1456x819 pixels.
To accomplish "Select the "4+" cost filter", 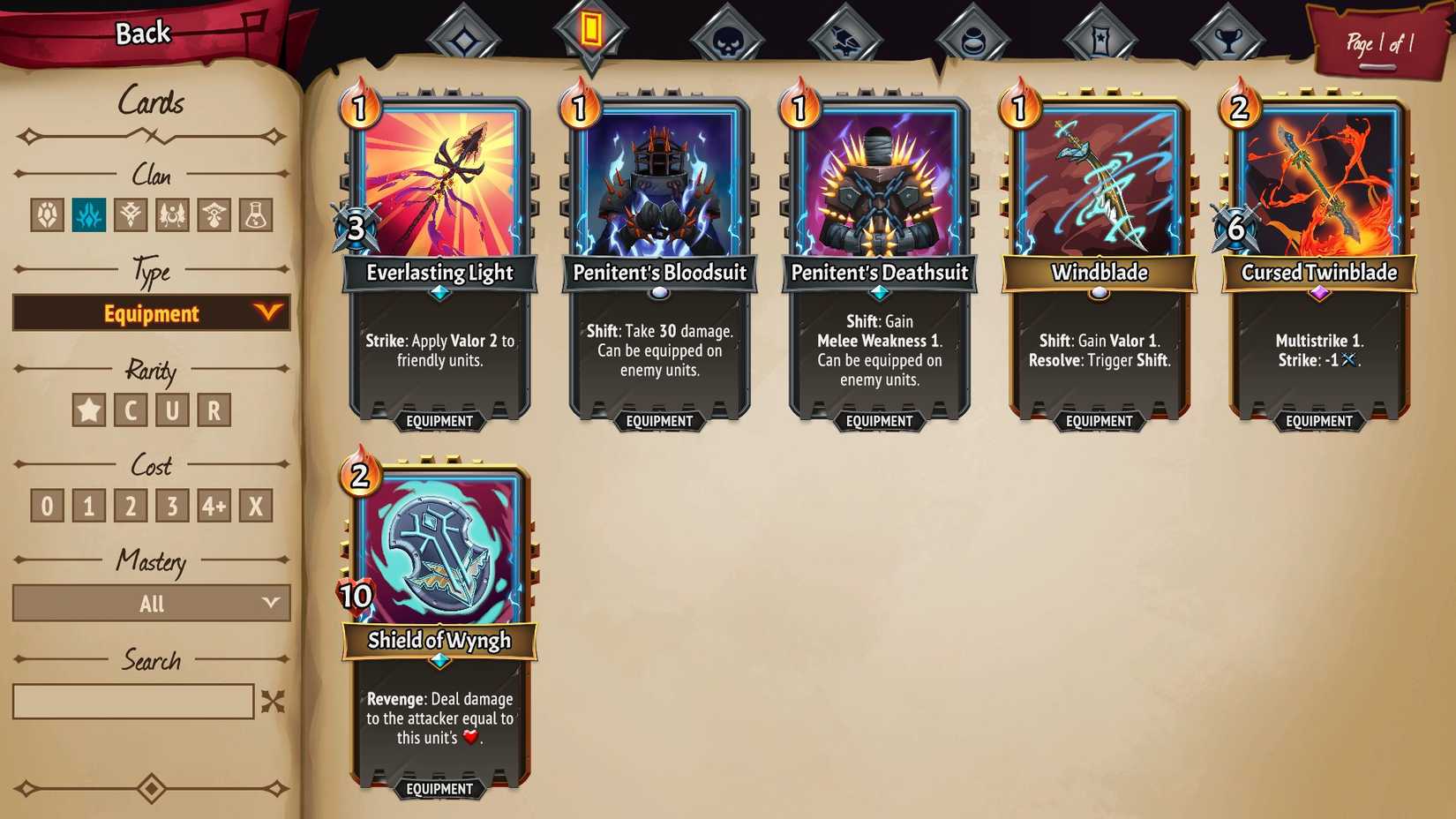I will tap(215, 505).
